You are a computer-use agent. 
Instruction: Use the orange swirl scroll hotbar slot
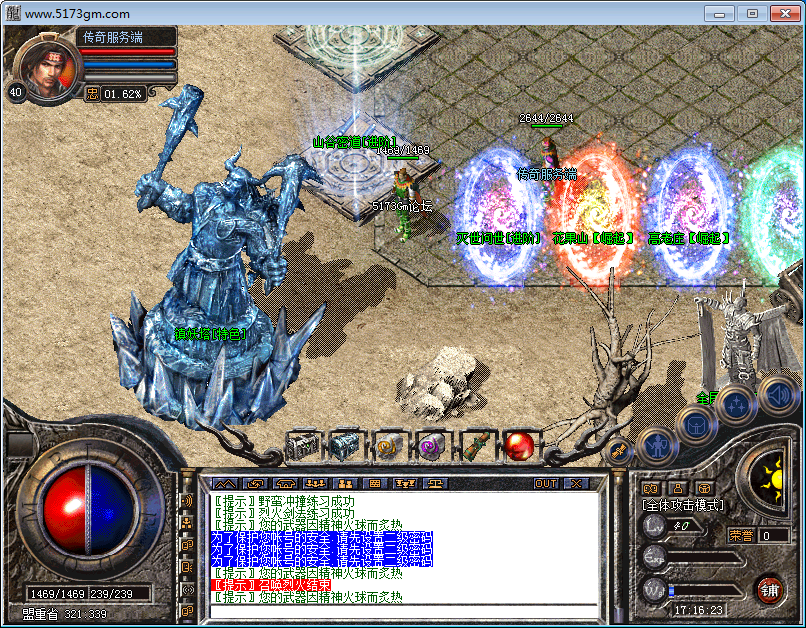pyautogui.click(x=388, y=445)
